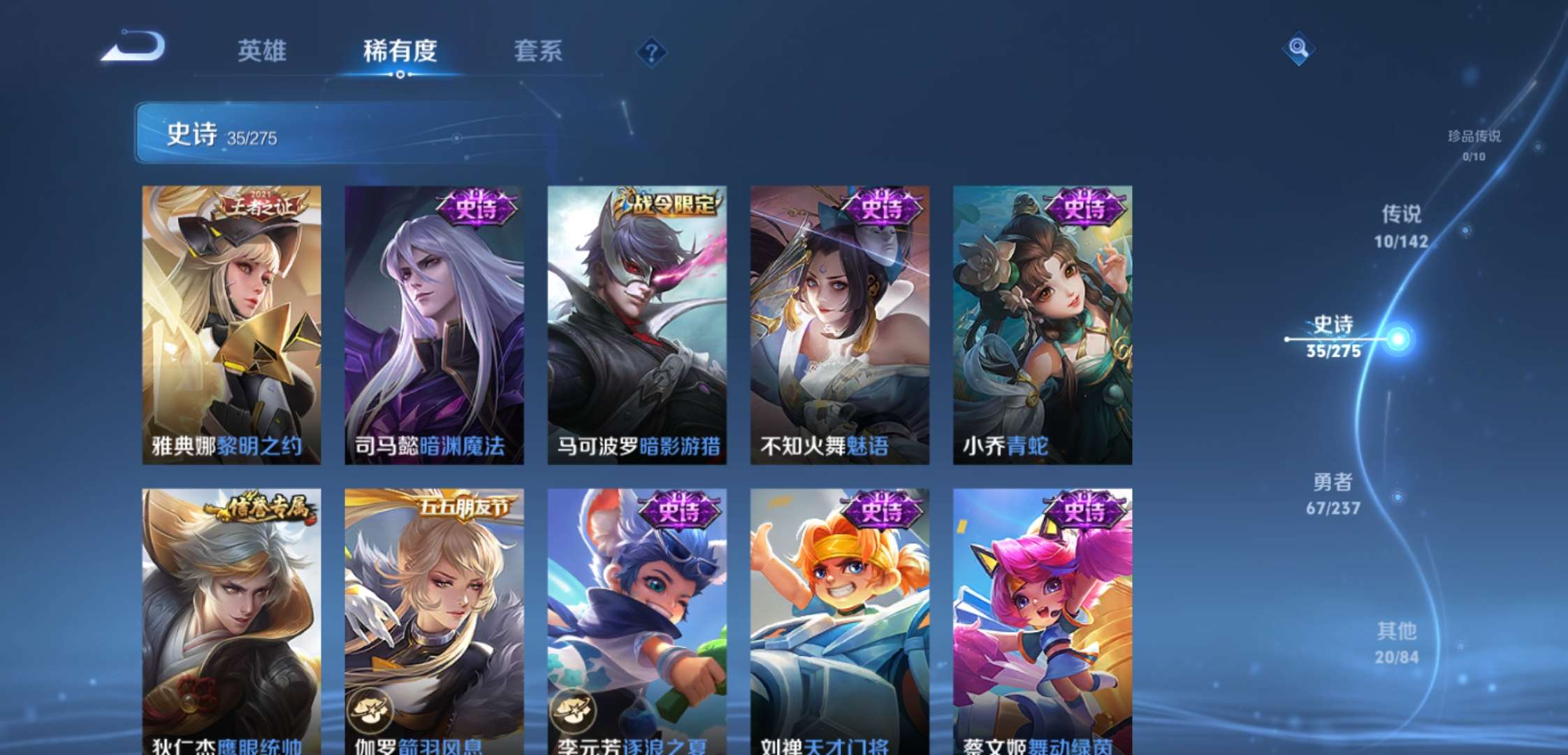Click the question mark help icon
This screenshot has width=1568, height=755.
pos(651,50)
